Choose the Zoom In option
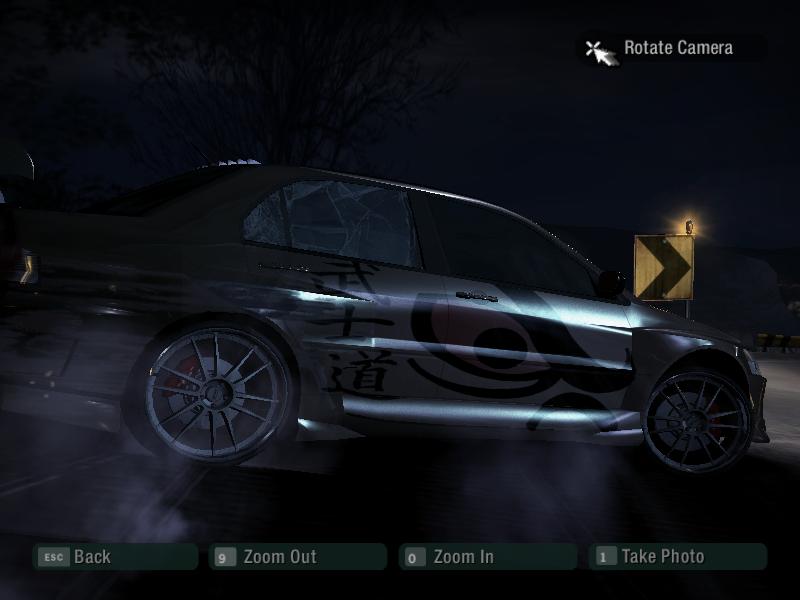 click(x=486, y=557)
